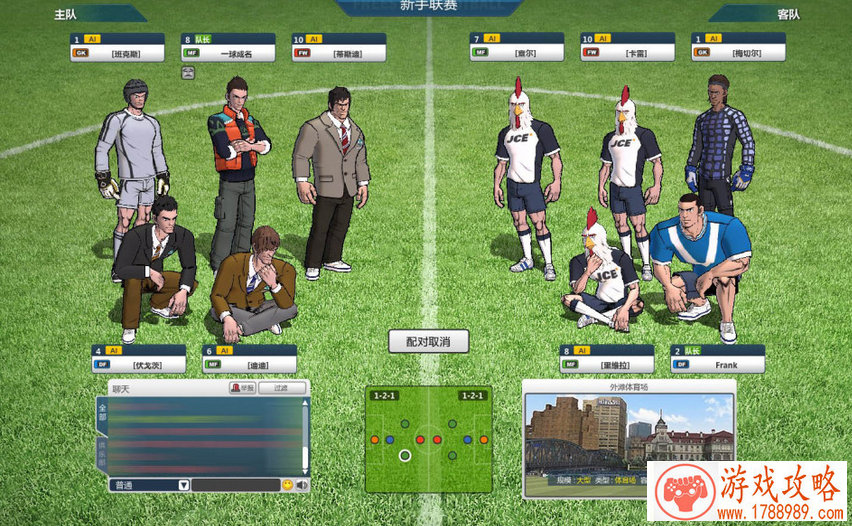
Task: Select the Frank captain player card
Action: pos(717,359)
